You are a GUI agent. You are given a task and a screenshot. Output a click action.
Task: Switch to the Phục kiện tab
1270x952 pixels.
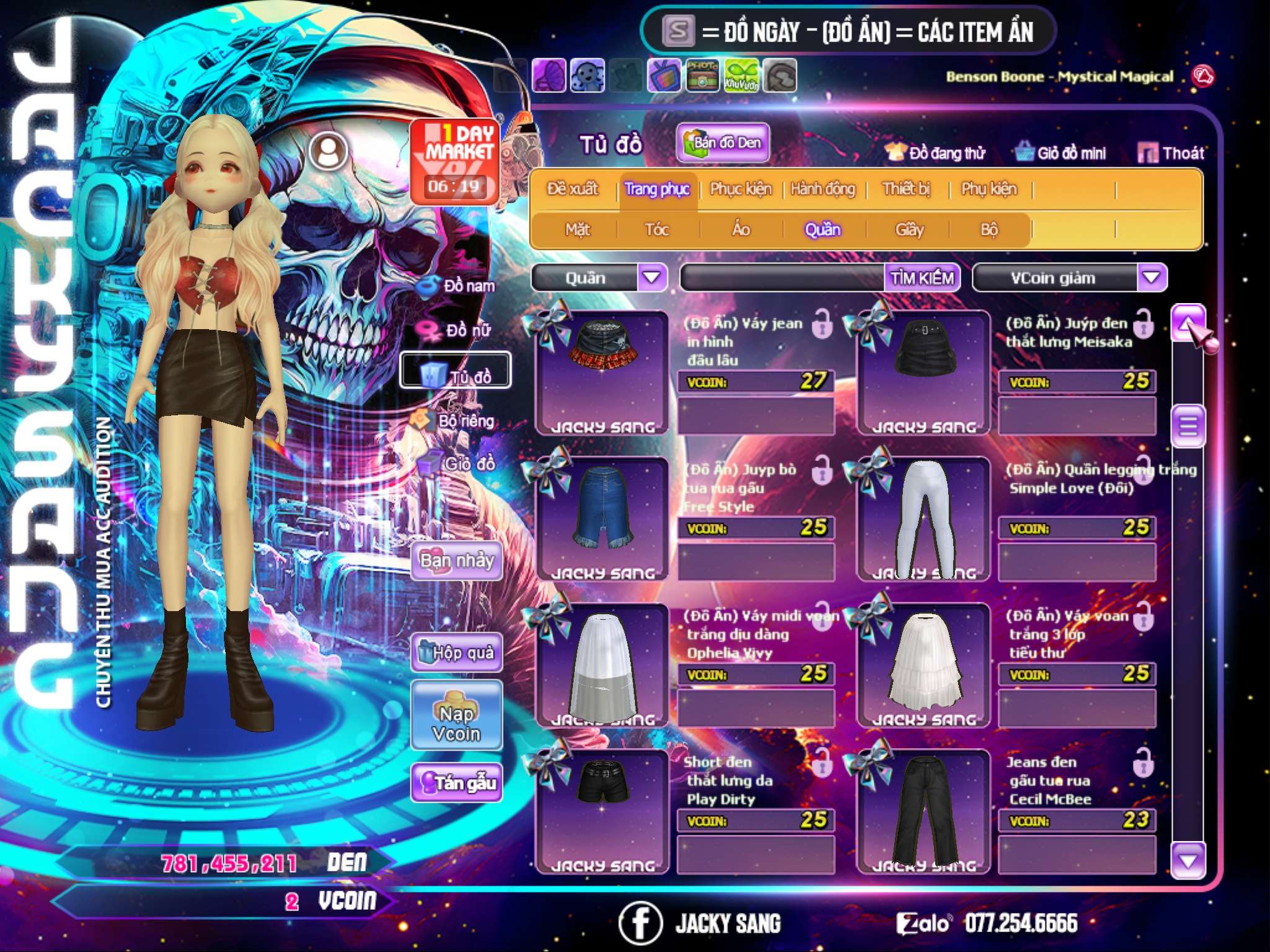tap(740, 189)
